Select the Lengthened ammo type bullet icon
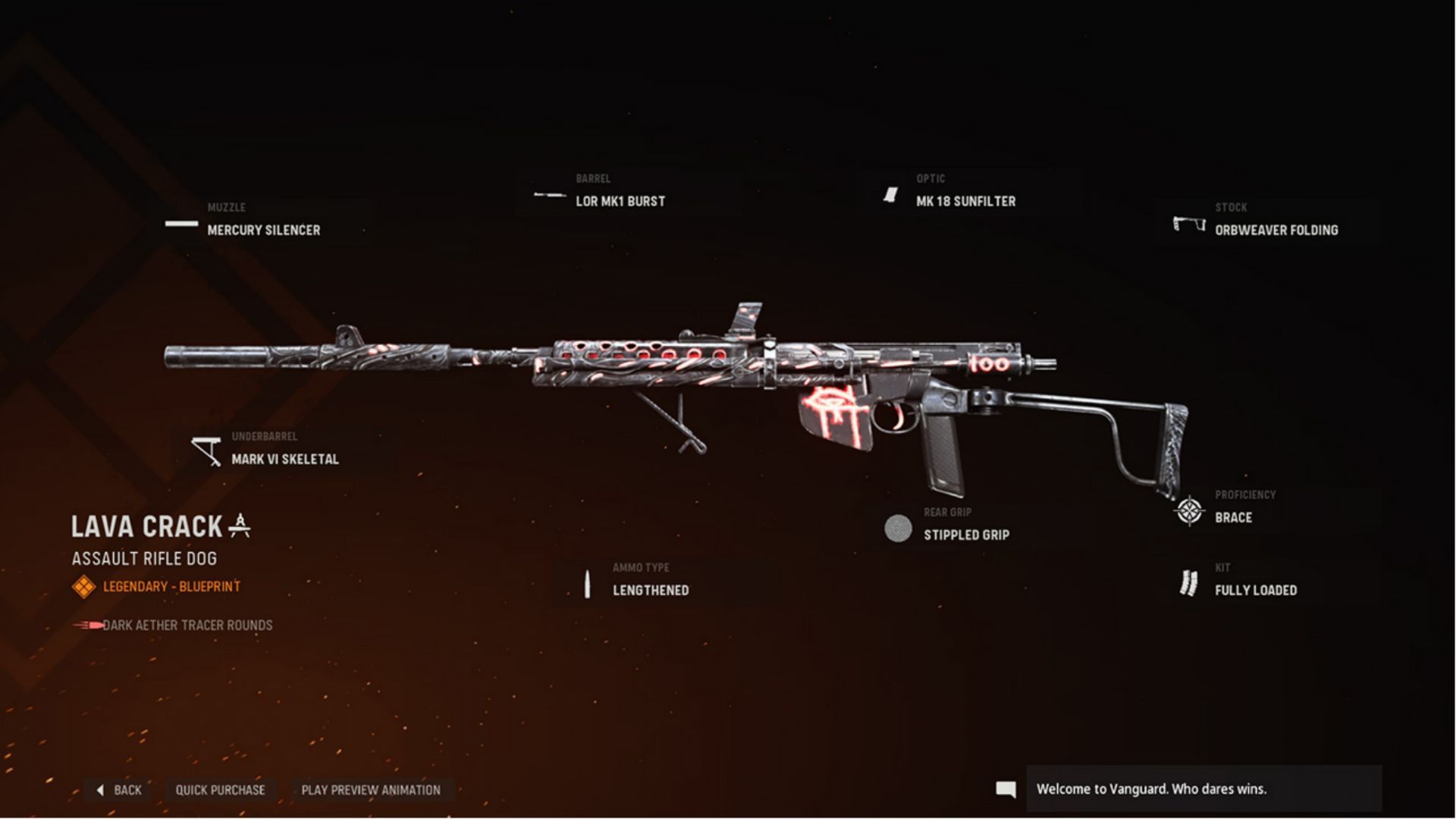The image size is (1456, 819). [589, 583]
